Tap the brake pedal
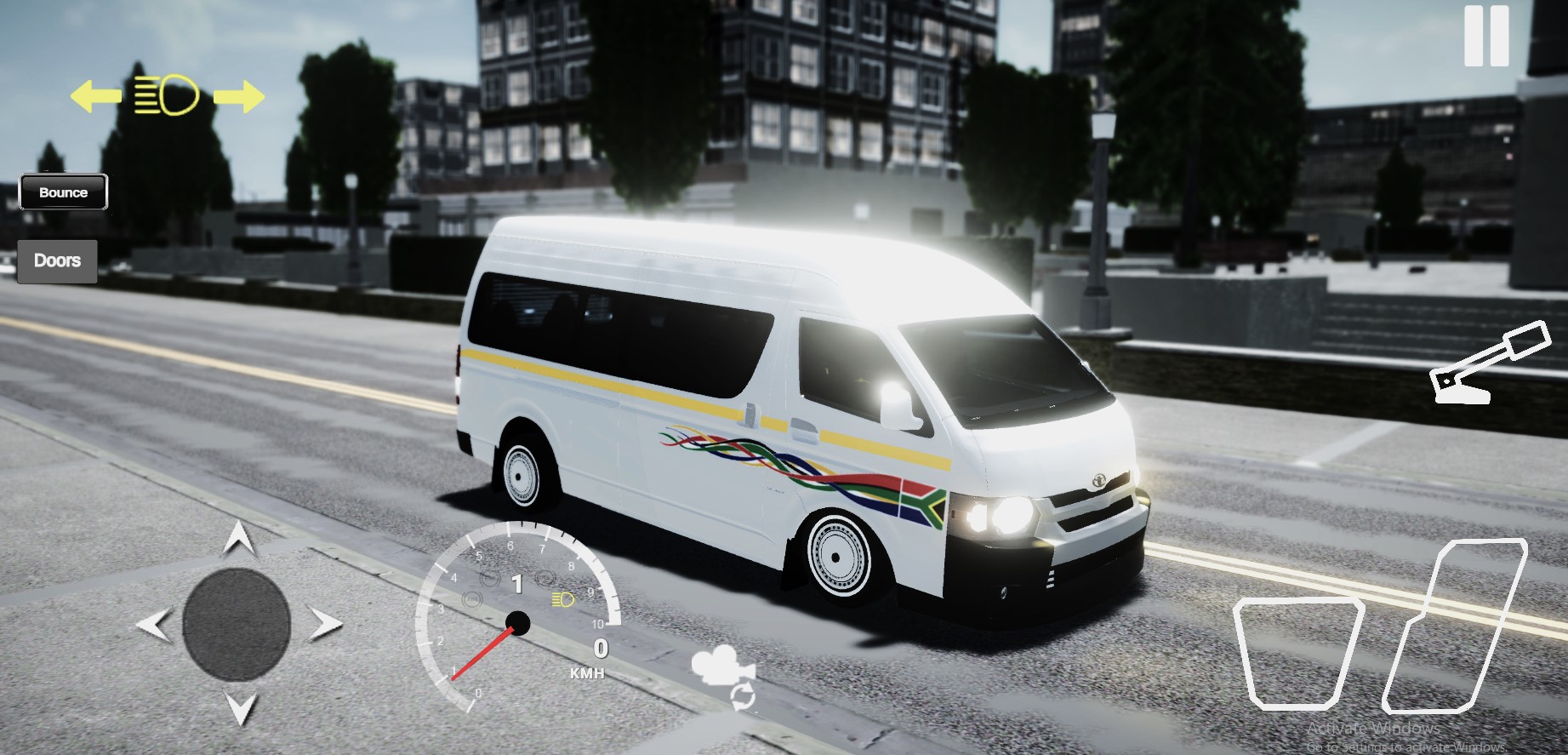Viewport: 1568px width, 755px height. (1296, 653)
